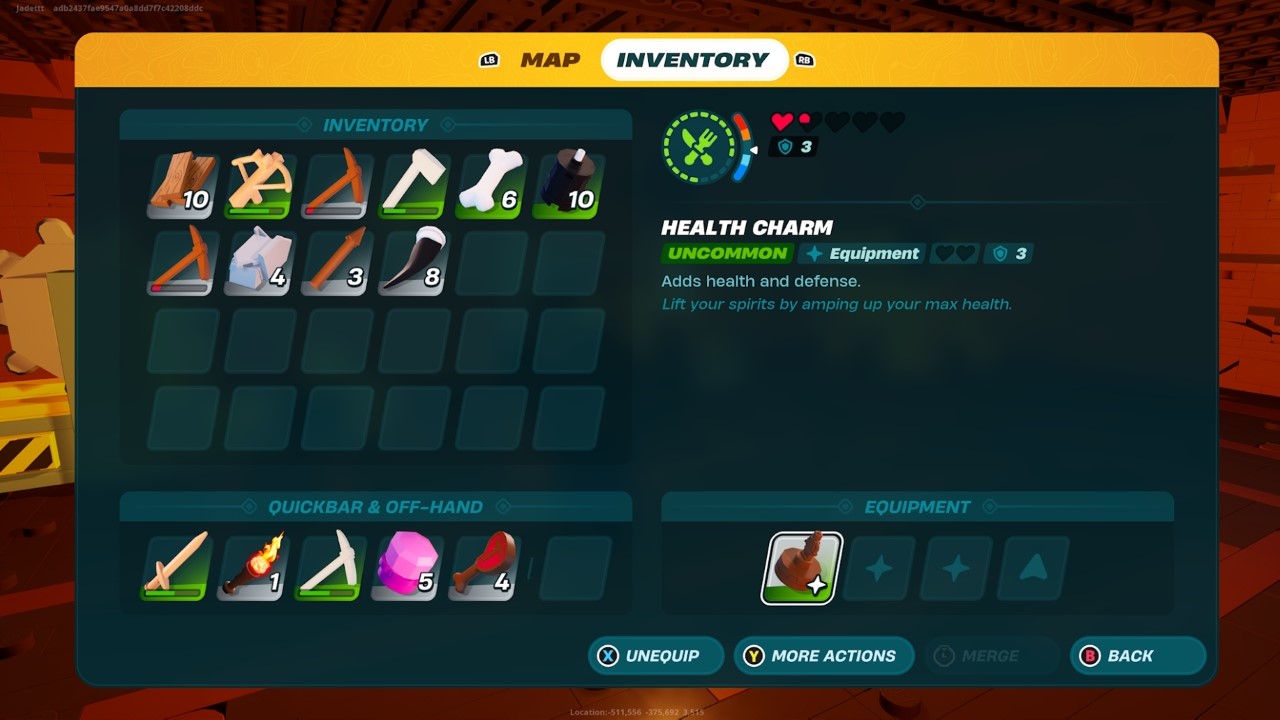Select the white stone blocks stack

[259, 263]
